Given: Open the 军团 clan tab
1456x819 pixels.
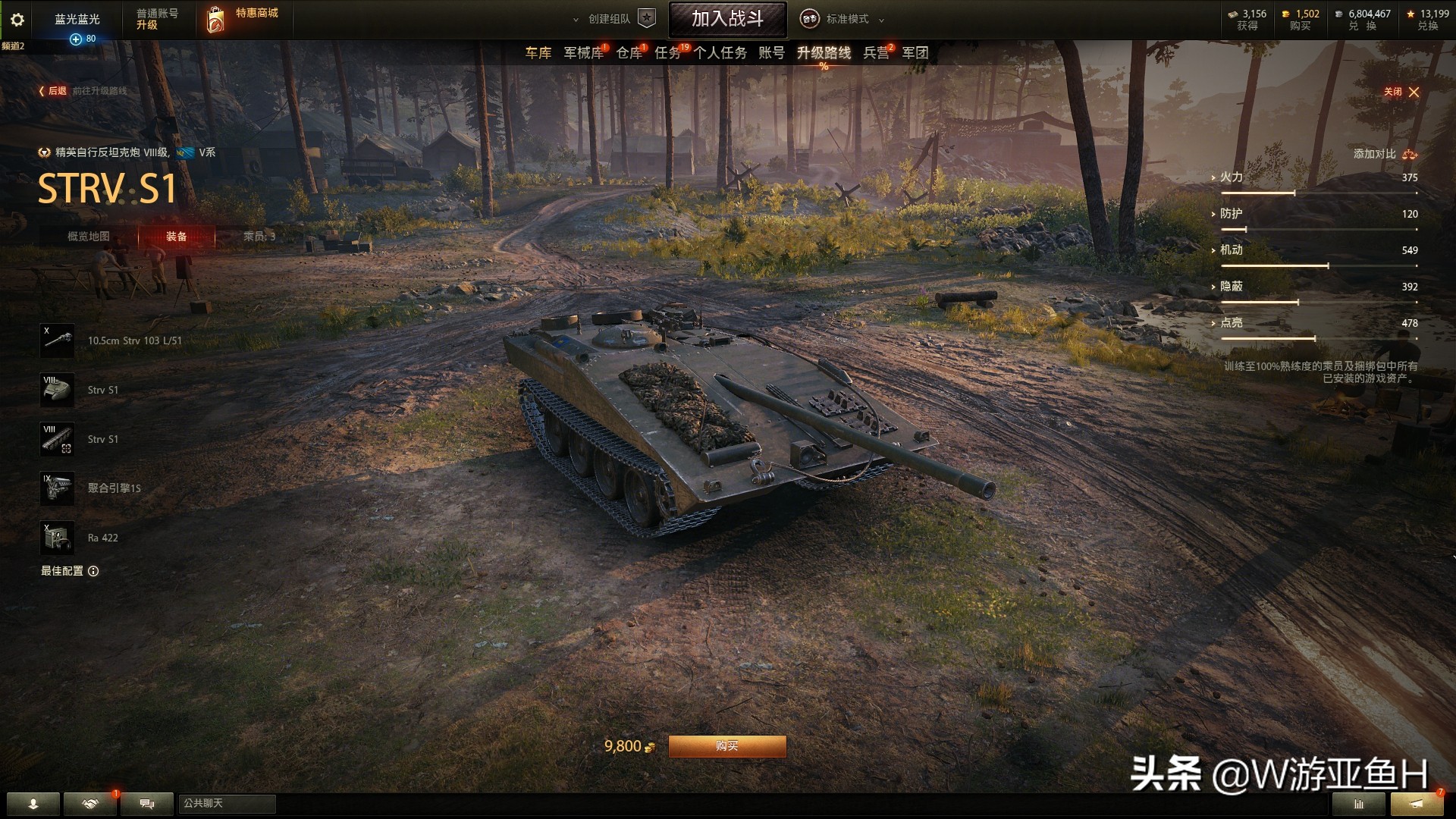Looking at the screenshot, I should 915,53.
